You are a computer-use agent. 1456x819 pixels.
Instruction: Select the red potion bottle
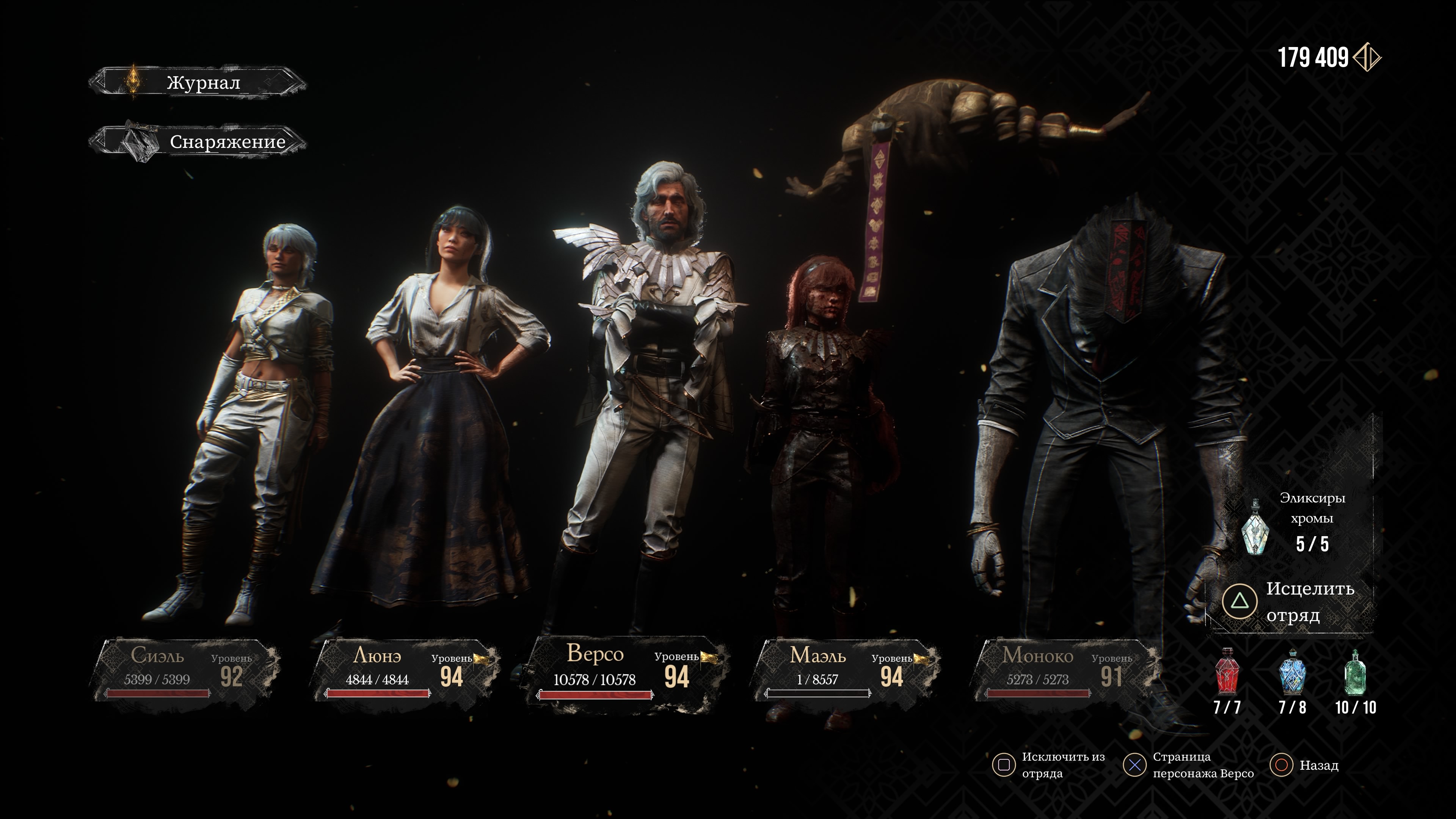coord(1227,673)
